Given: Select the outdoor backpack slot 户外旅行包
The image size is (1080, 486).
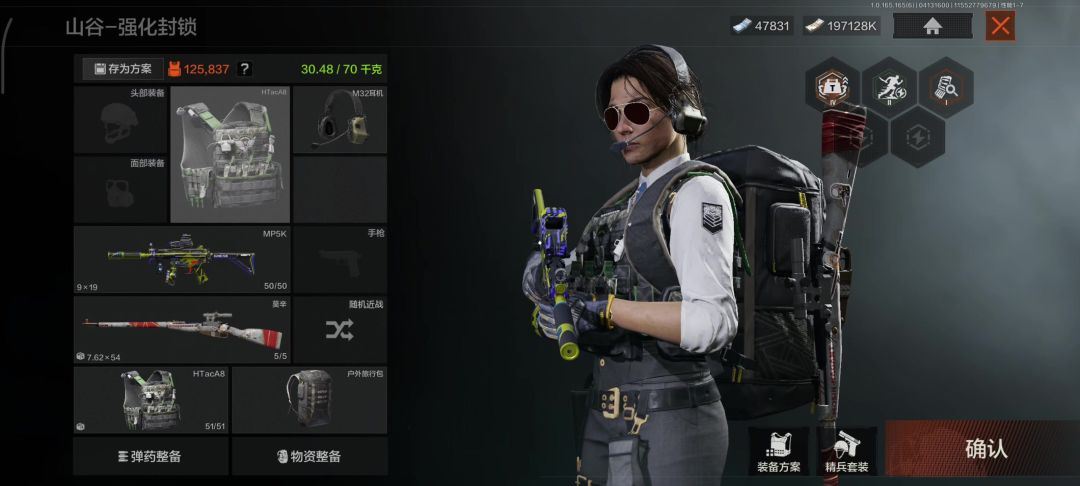Looking at the screenshot, I should 309,399.
